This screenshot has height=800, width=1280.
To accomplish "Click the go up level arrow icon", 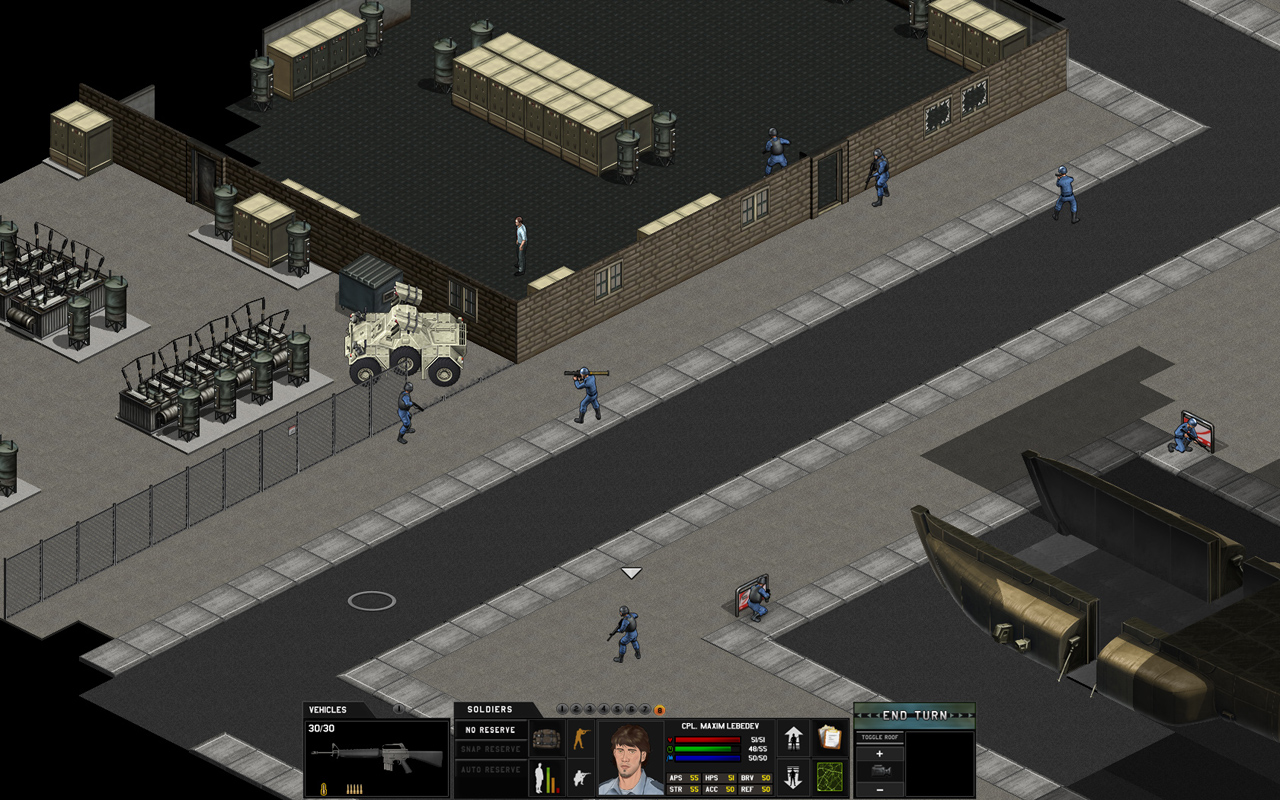I will pos(794,739).
